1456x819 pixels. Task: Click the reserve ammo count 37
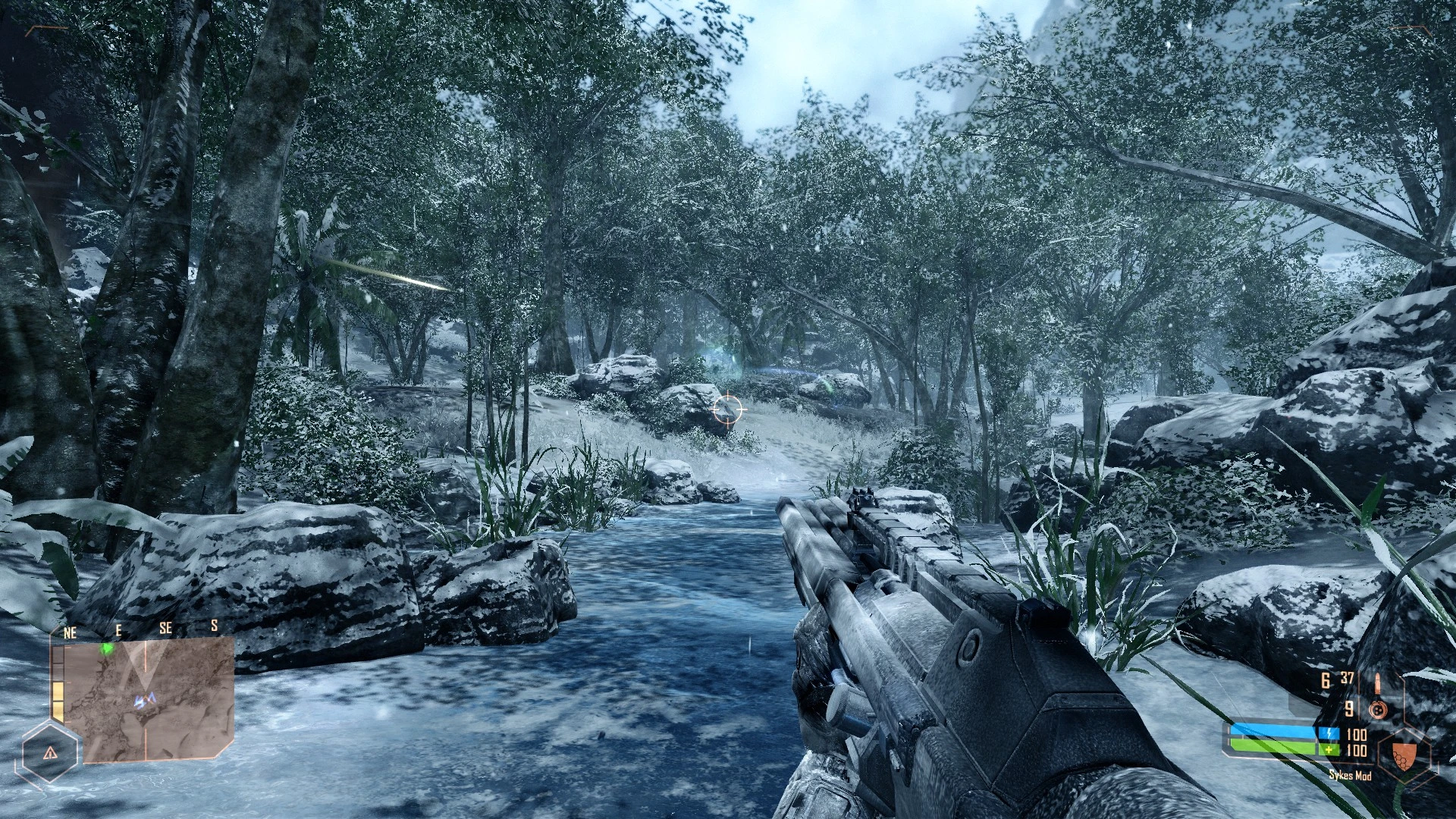(x=1347, y=677)
